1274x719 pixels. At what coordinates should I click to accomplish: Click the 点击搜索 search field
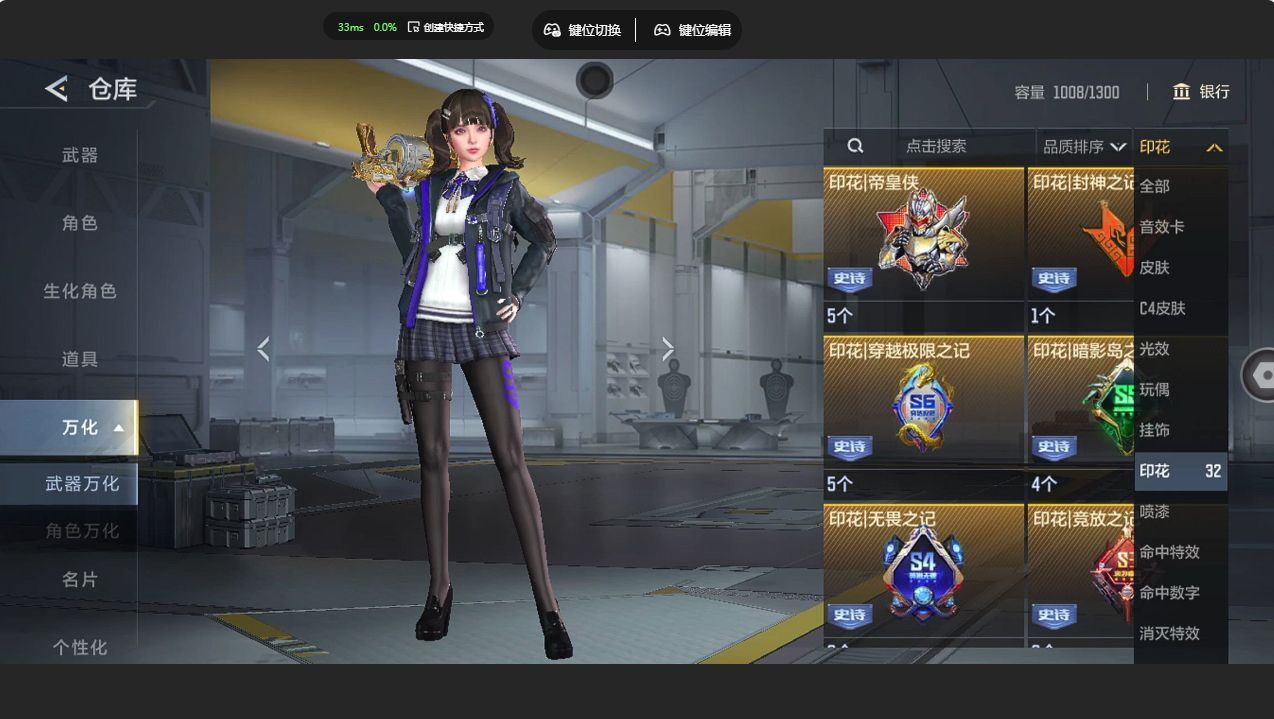click(935, 146)
